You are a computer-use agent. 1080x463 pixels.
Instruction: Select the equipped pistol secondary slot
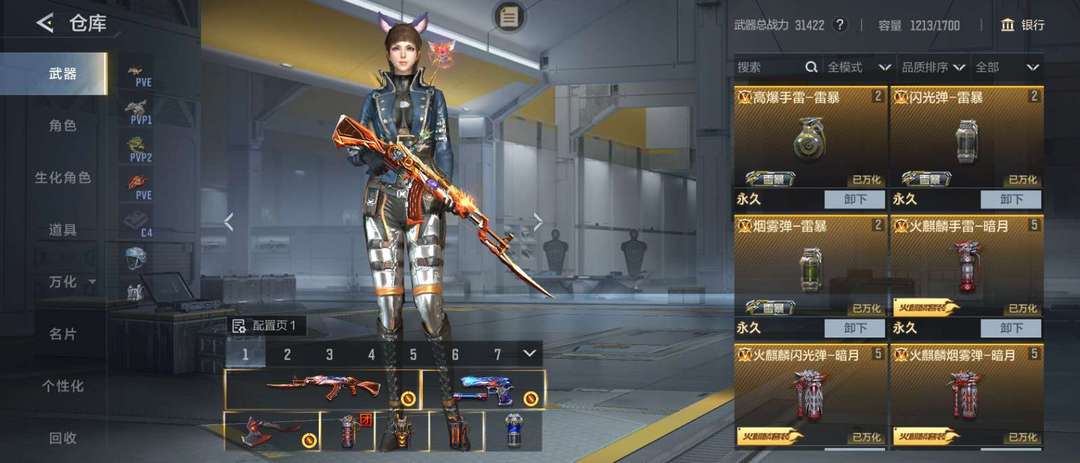483,389
